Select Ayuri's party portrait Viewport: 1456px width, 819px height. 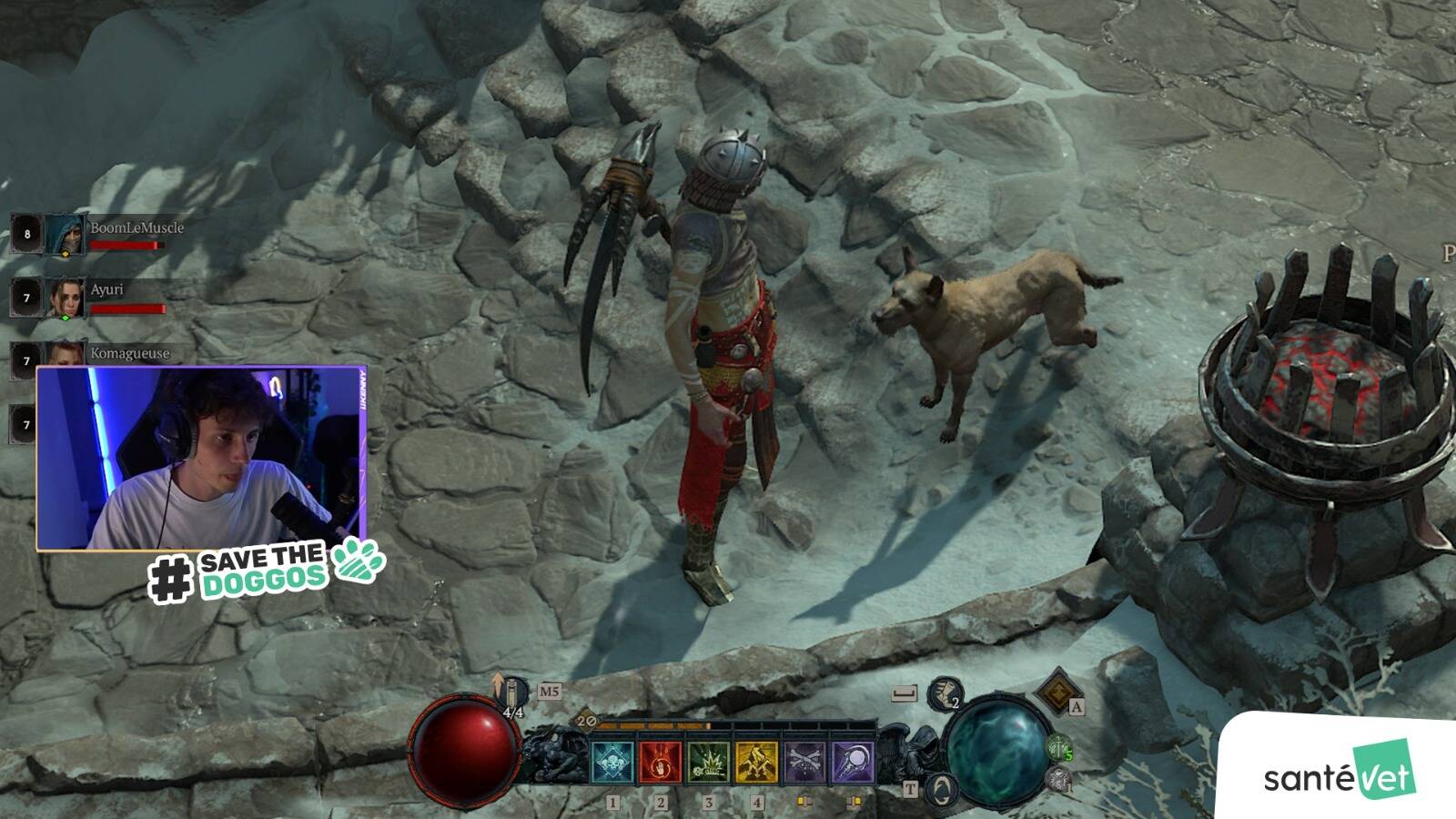65,298
